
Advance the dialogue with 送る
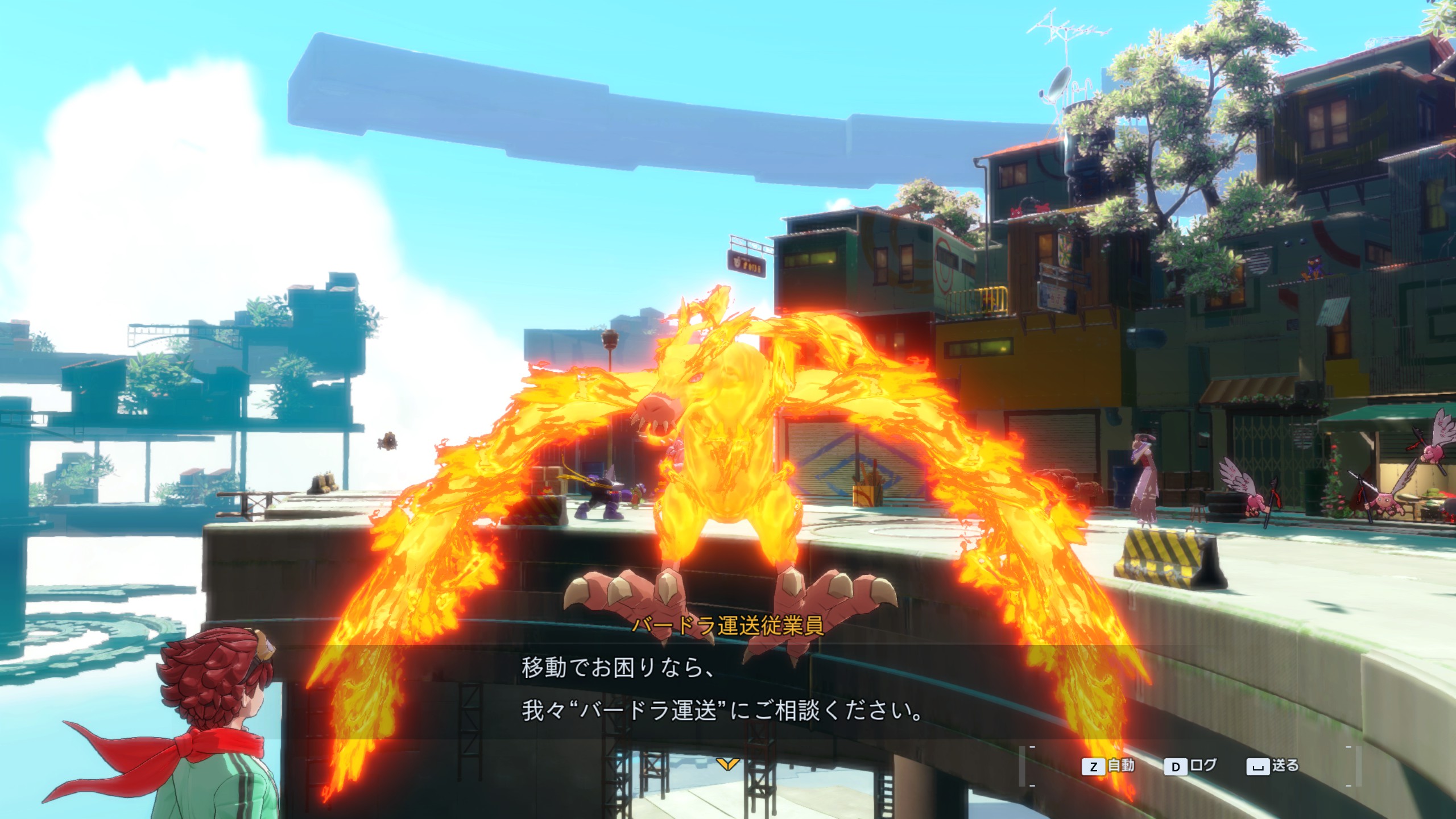(x=1273, y=766)
